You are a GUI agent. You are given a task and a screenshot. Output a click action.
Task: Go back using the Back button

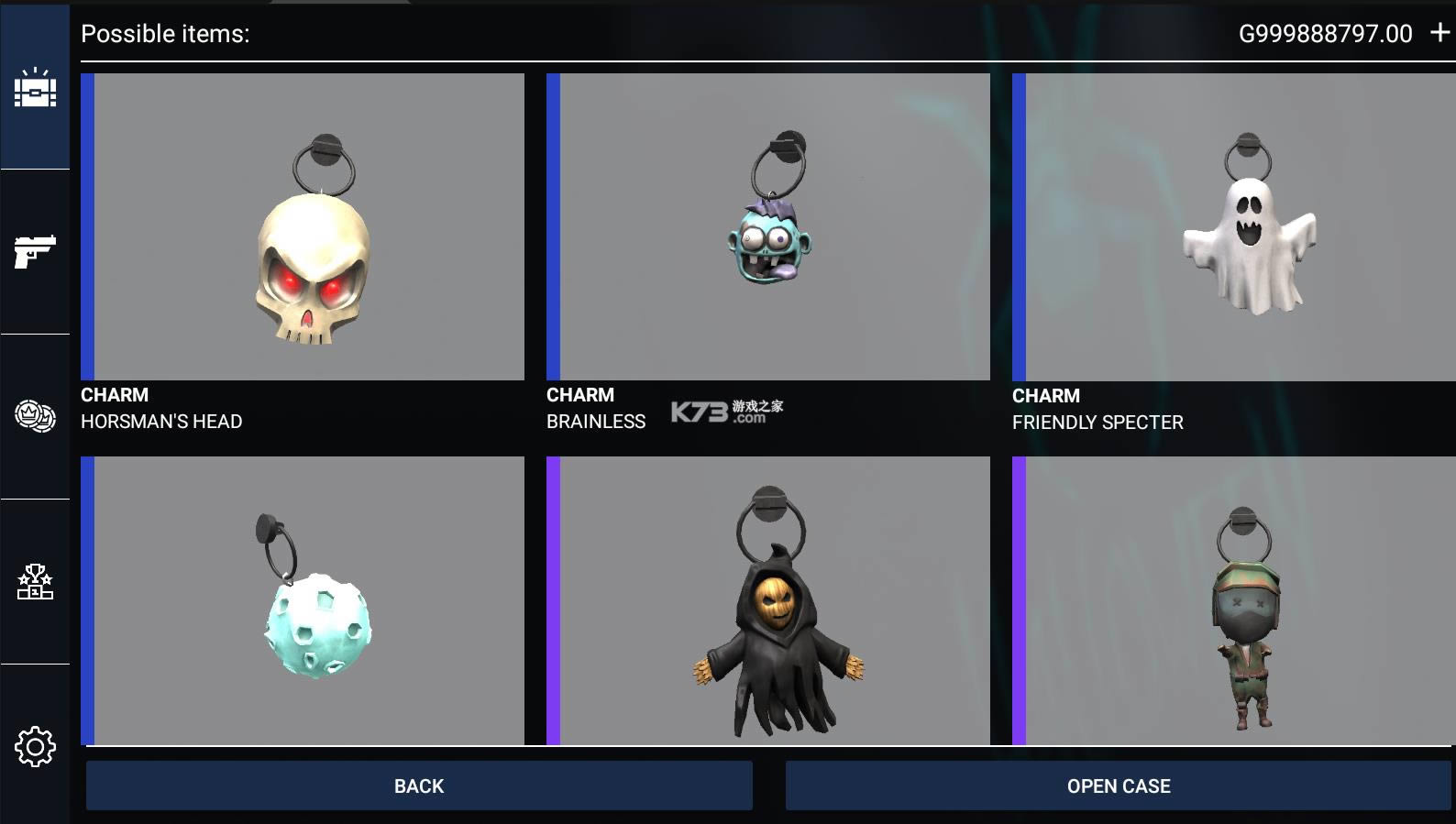[x=419, y=786]
